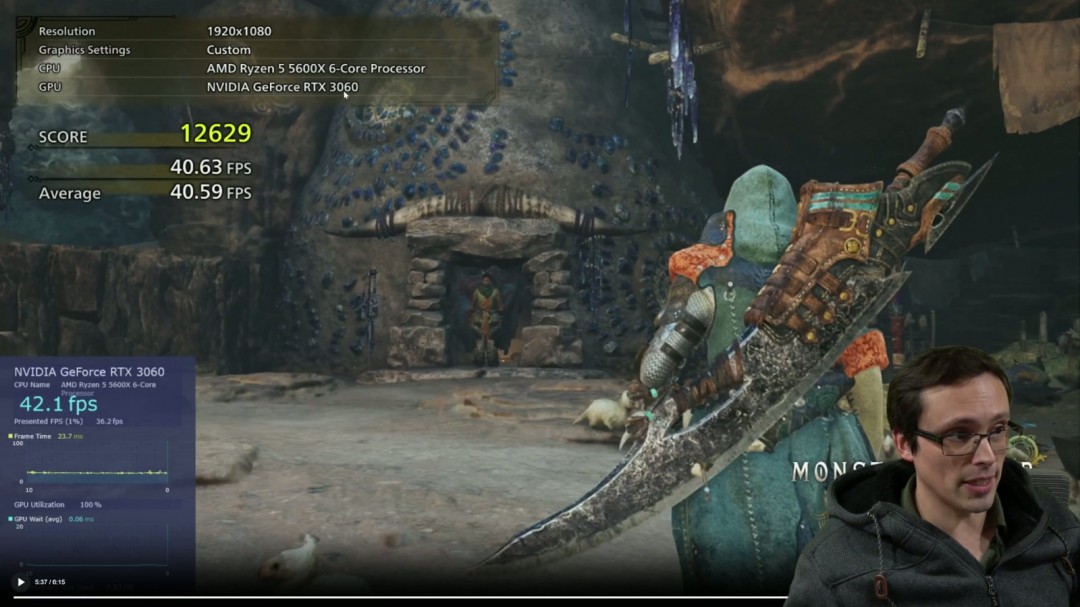Click the video play button
This screenshot has height=607, width=1080.
(20, 582)
